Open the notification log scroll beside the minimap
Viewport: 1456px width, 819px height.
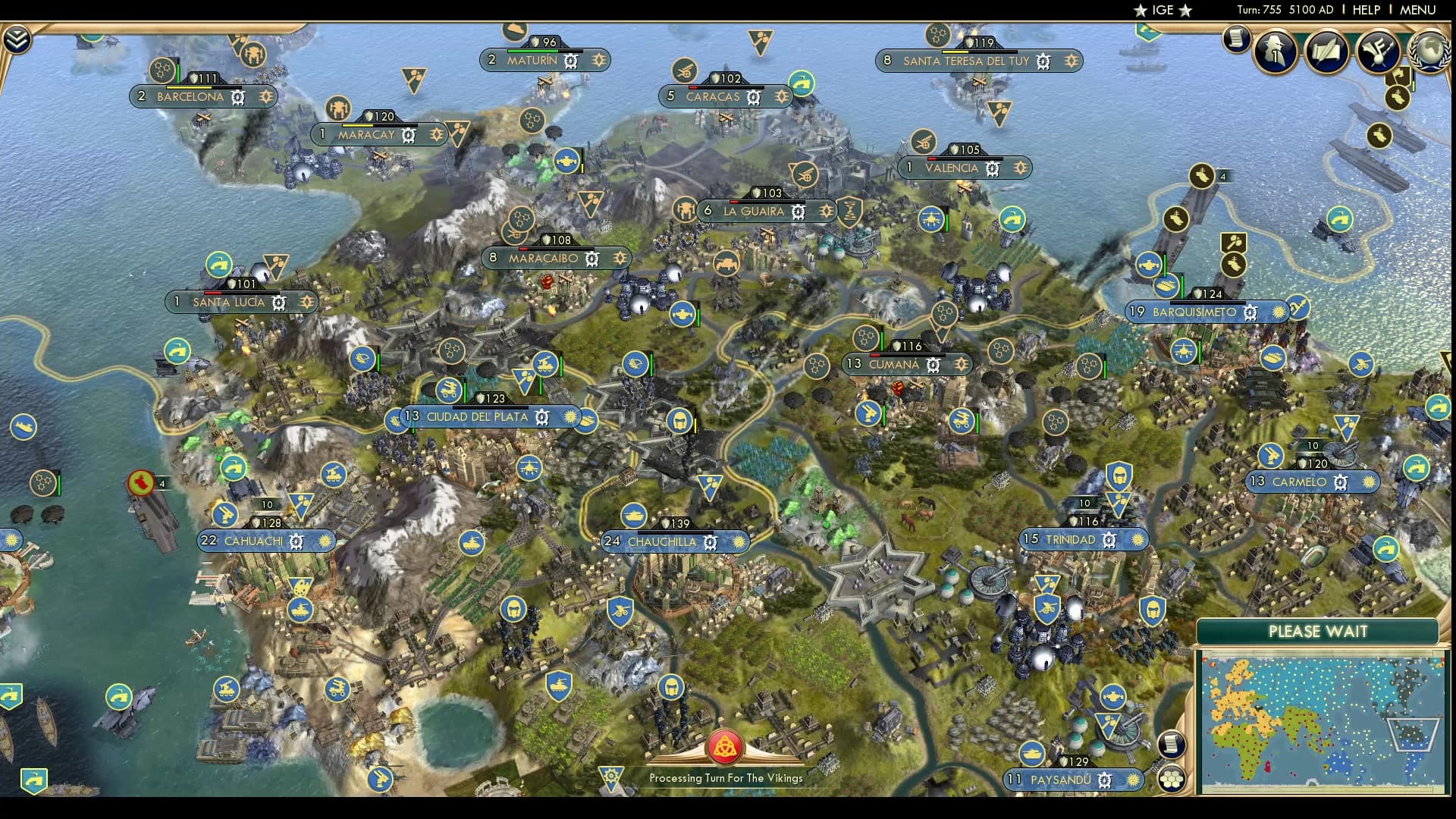pyautogui.click(x=1172, y=745)
